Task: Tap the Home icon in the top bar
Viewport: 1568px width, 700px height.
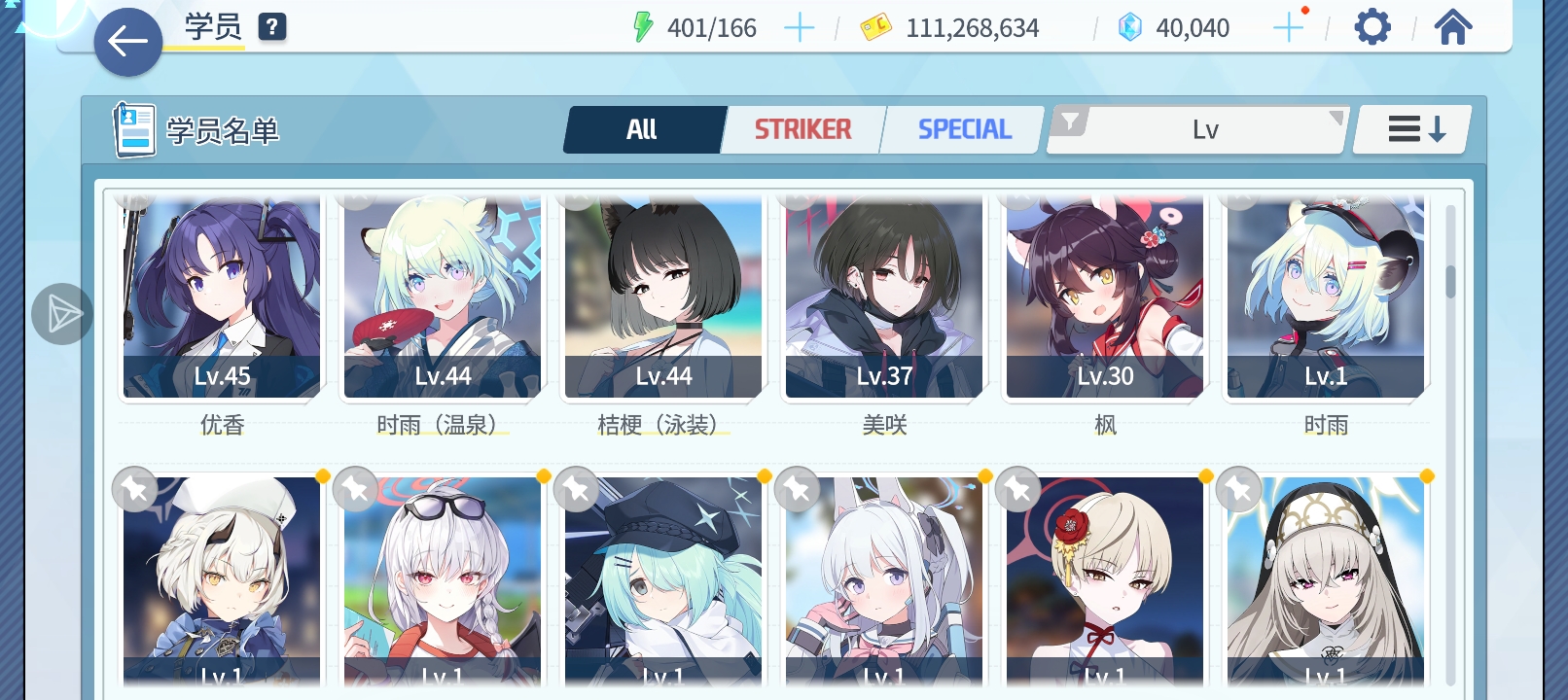Action: (1453, 26)
